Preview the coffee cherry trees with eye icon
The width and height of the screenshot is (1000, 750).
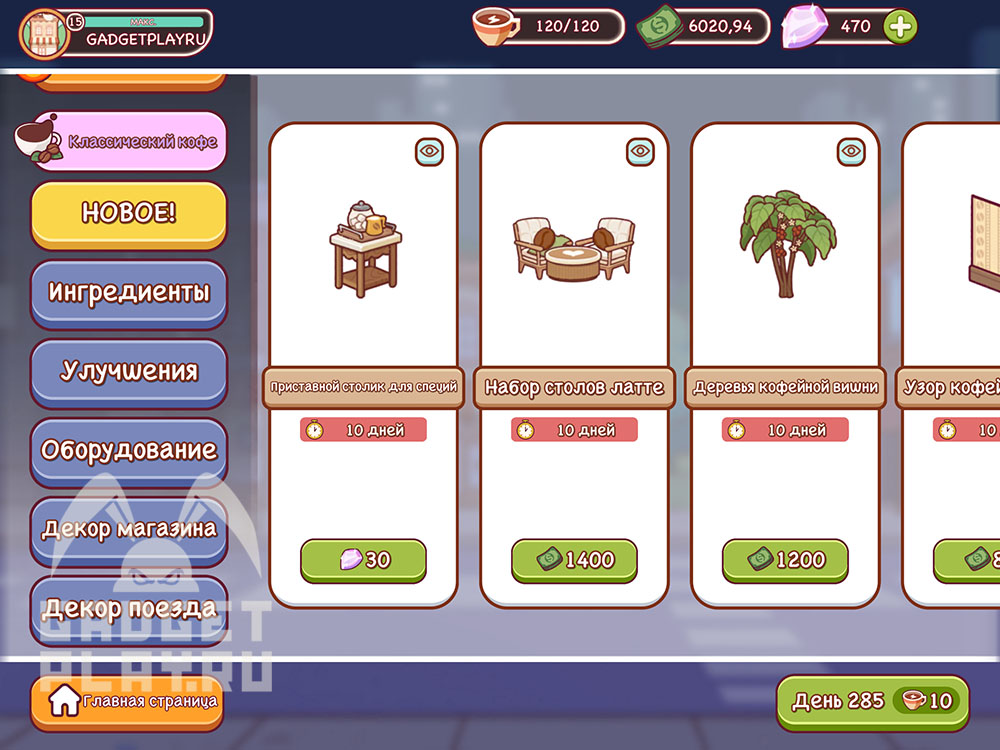pyautogui.click(x=851, y=152)
